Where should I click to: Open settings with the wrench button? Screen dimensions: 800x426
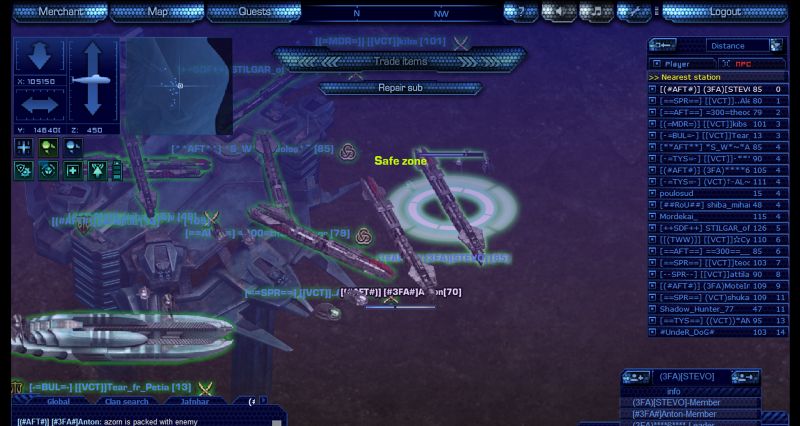634,12
